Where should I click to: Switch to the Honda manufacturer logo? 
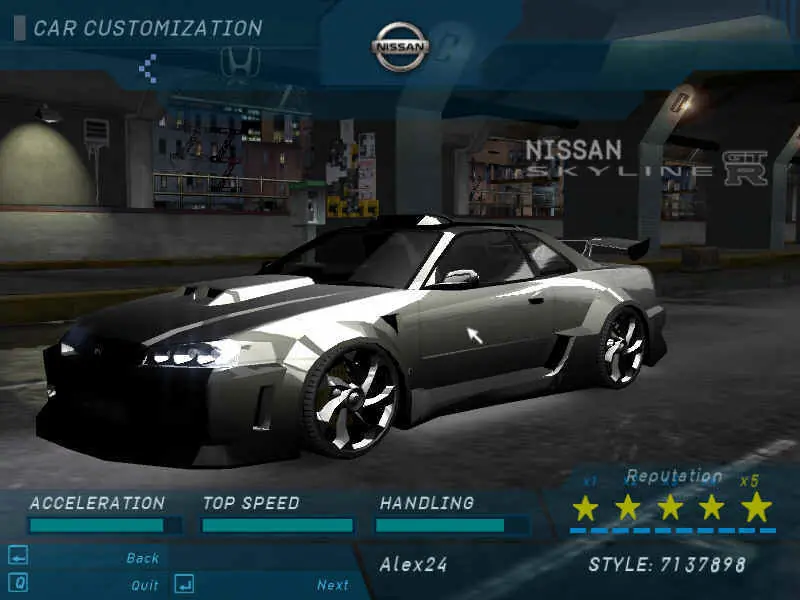pyautogui.click(x=239, y=66)
